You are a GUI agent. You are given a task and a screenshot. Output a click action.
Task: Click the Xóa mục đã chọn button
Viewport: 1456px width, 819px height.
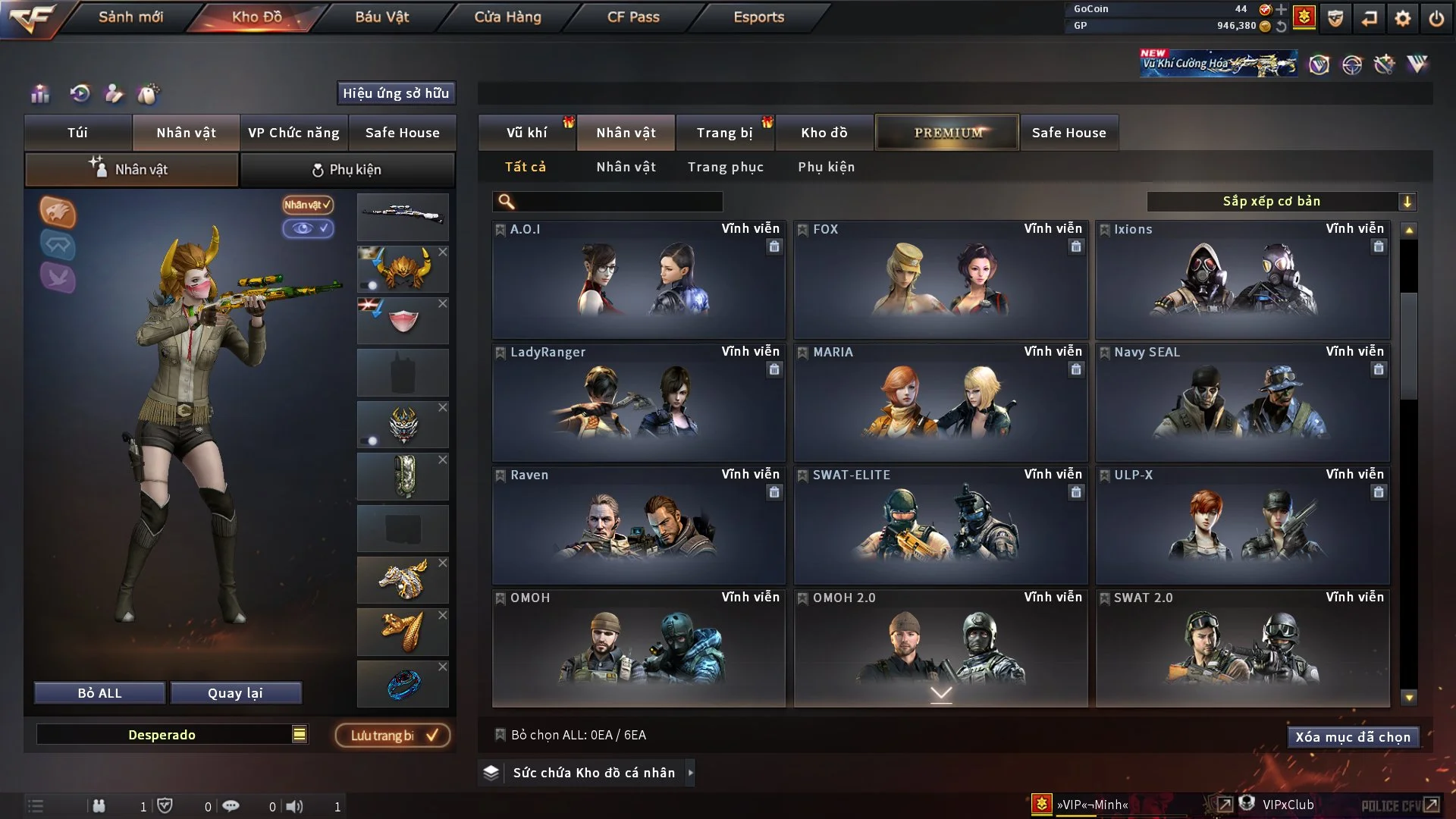tap(1353, 736)
